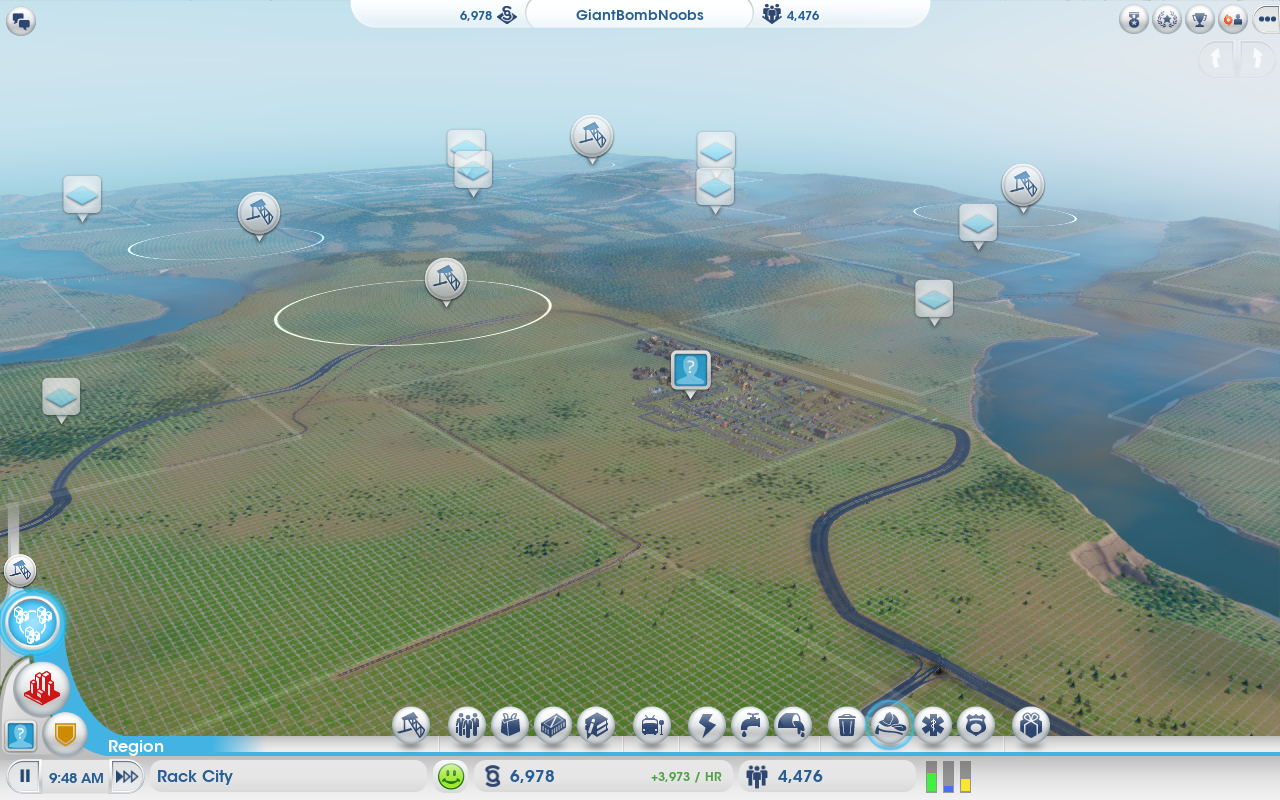The height and width of the screenshot is (800, 1280).
Task: Select the medical star health map
Action: tap(933, 725)
